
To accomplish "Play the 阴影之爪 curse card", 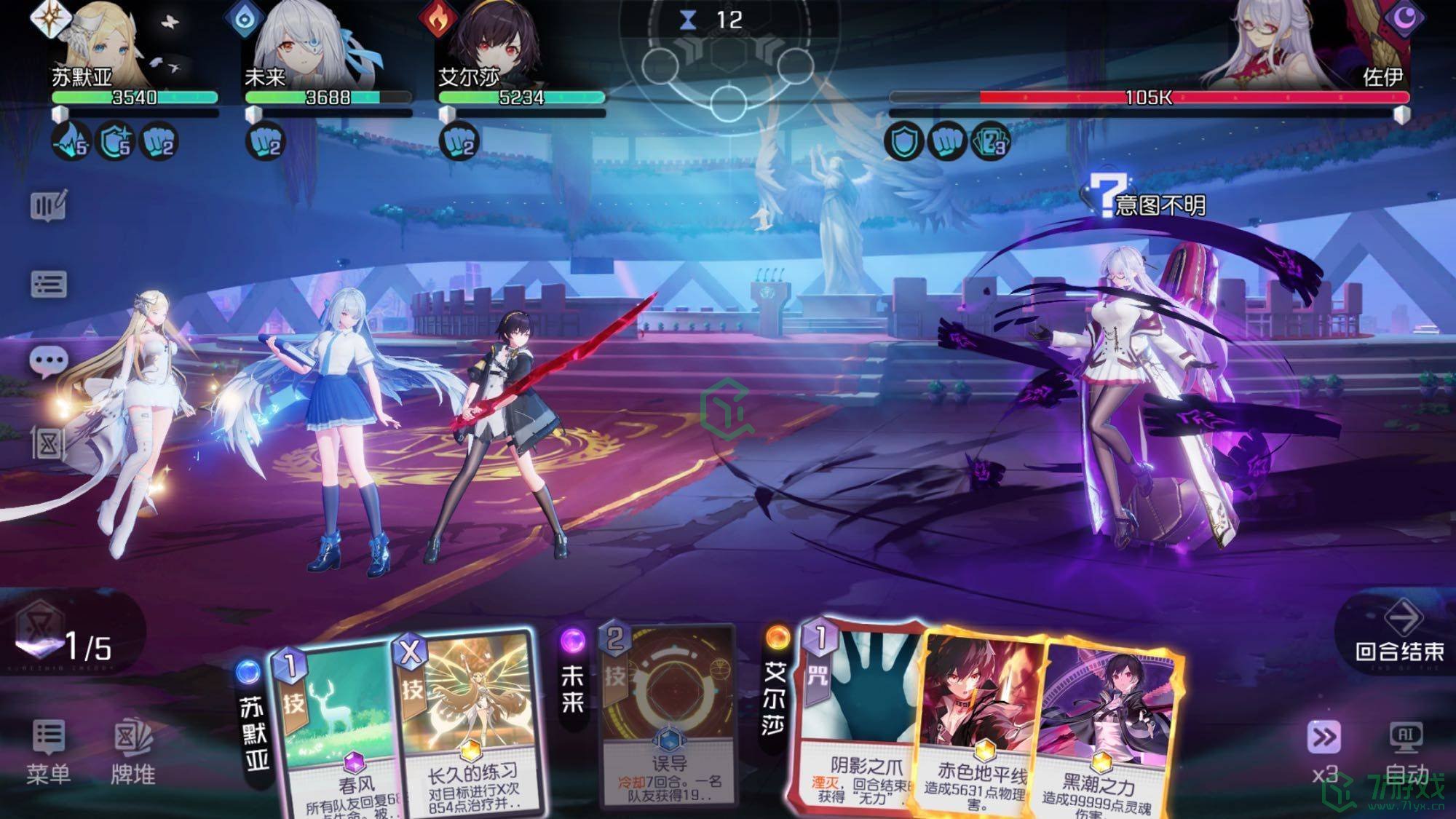I will 859,721.
